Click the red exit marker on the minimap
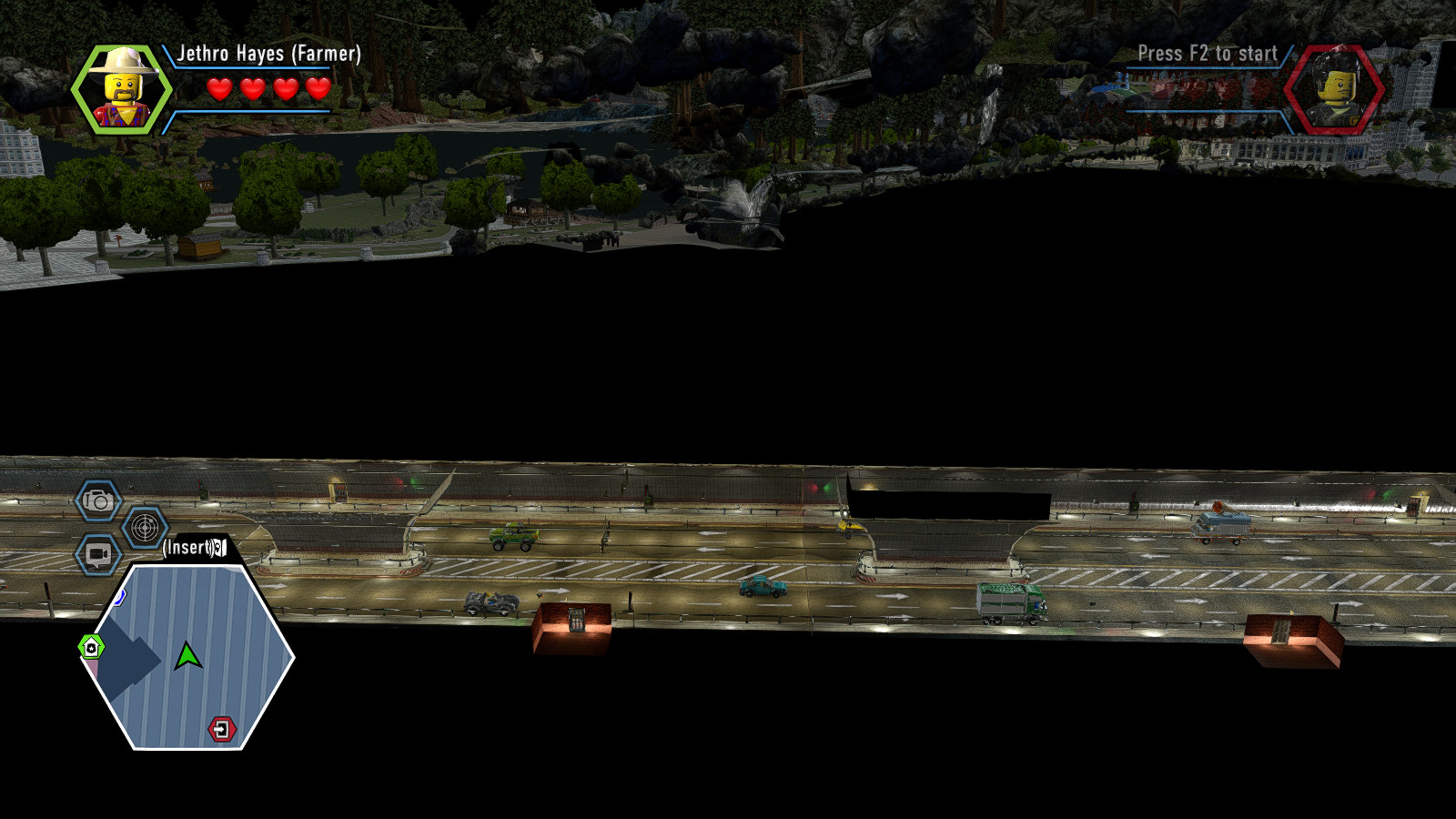 223,728
